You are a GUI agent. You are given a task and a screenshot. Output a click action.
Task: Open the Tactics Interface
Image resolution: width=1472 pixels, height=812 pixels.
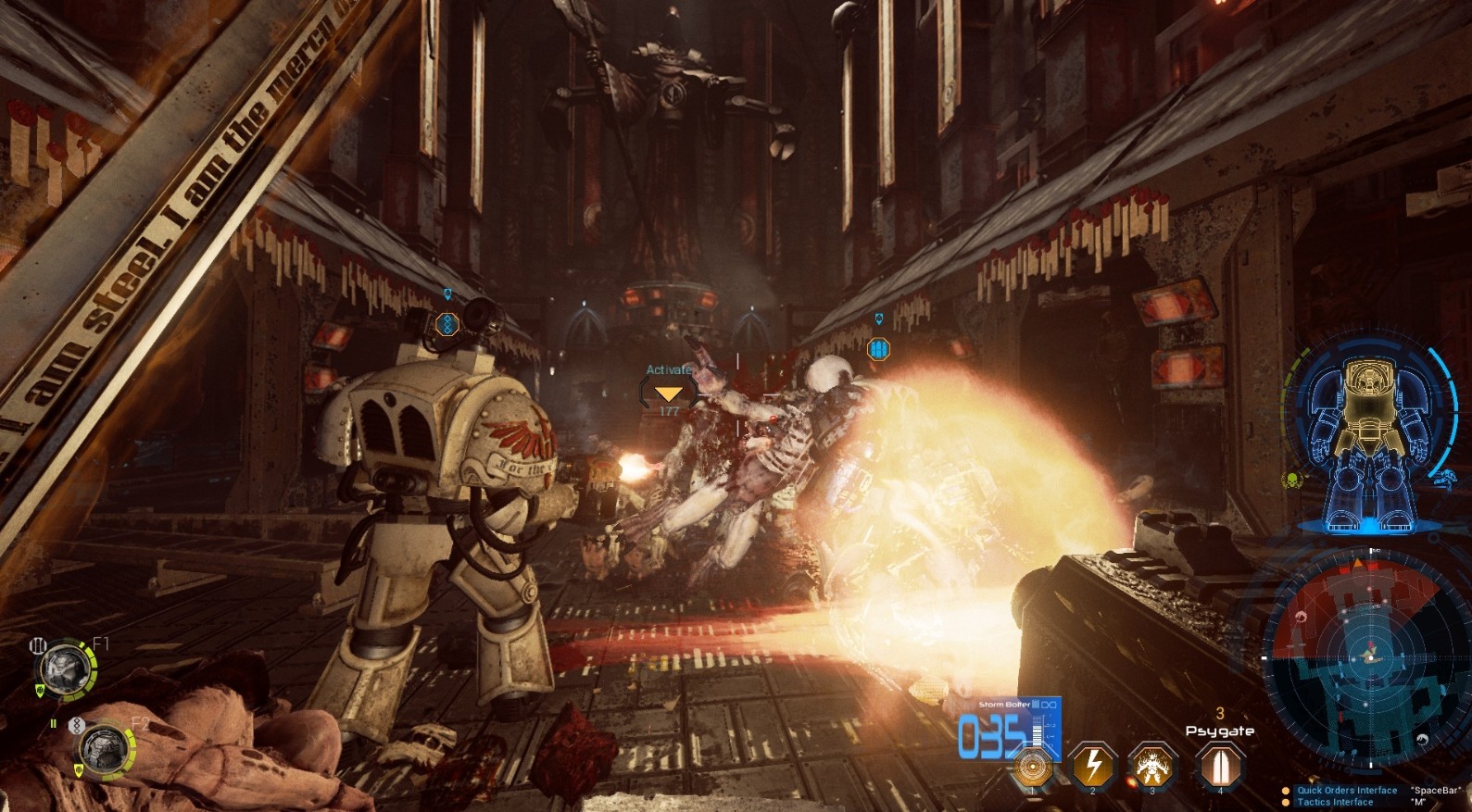pos(1335,802)
